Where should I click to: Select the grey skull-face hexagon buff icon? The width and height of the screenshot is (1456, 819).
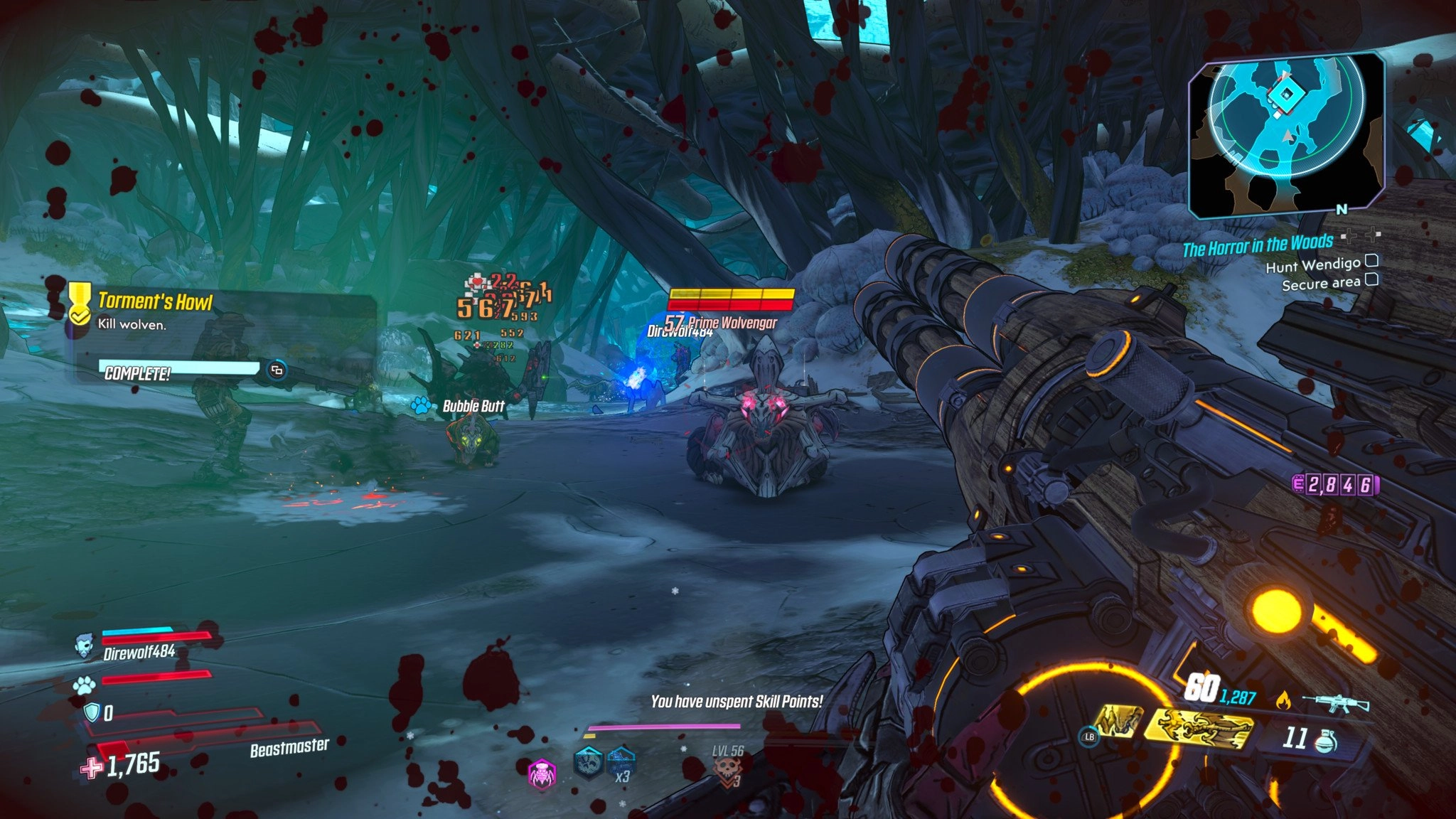[589, 764]
